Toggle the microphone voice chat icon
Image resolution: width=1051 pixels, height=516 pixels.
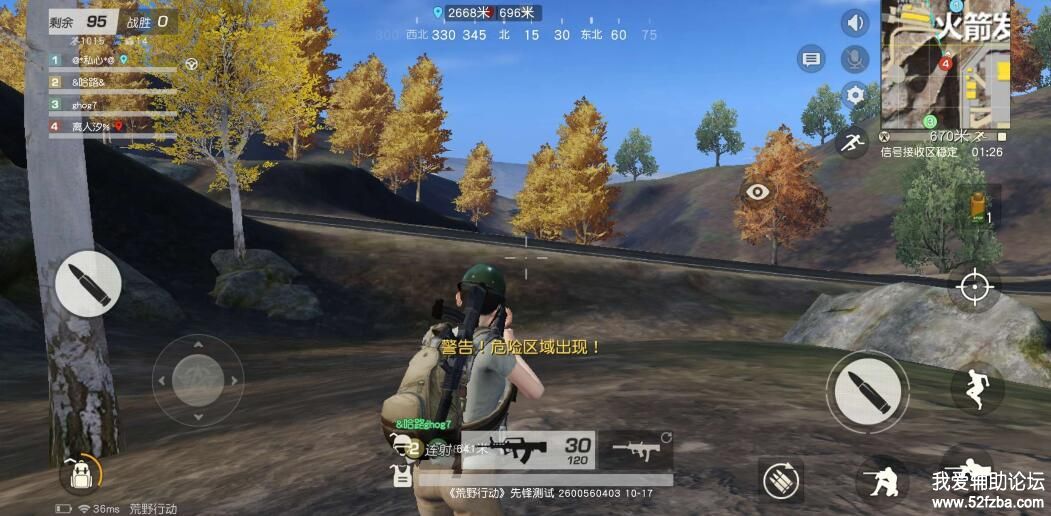coord(855,59)
